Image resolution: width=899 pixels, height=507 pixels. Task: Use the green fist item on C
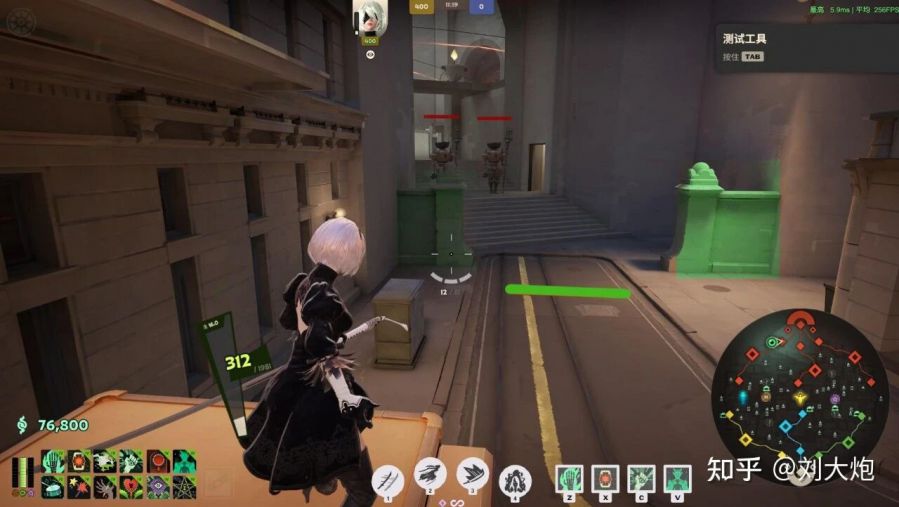640,478
